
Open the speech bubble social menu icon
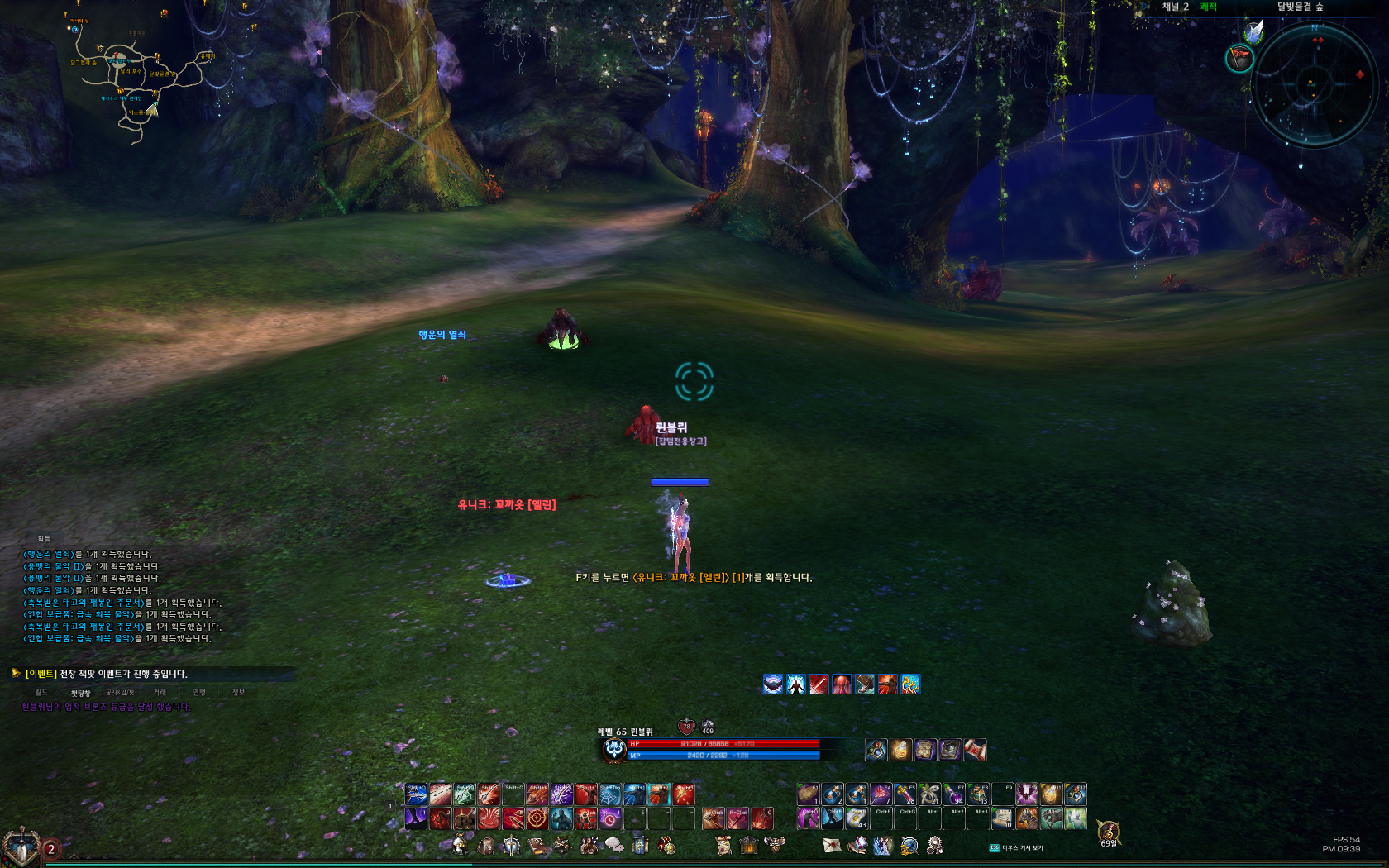pyautogui.click(x=613, y=845)
